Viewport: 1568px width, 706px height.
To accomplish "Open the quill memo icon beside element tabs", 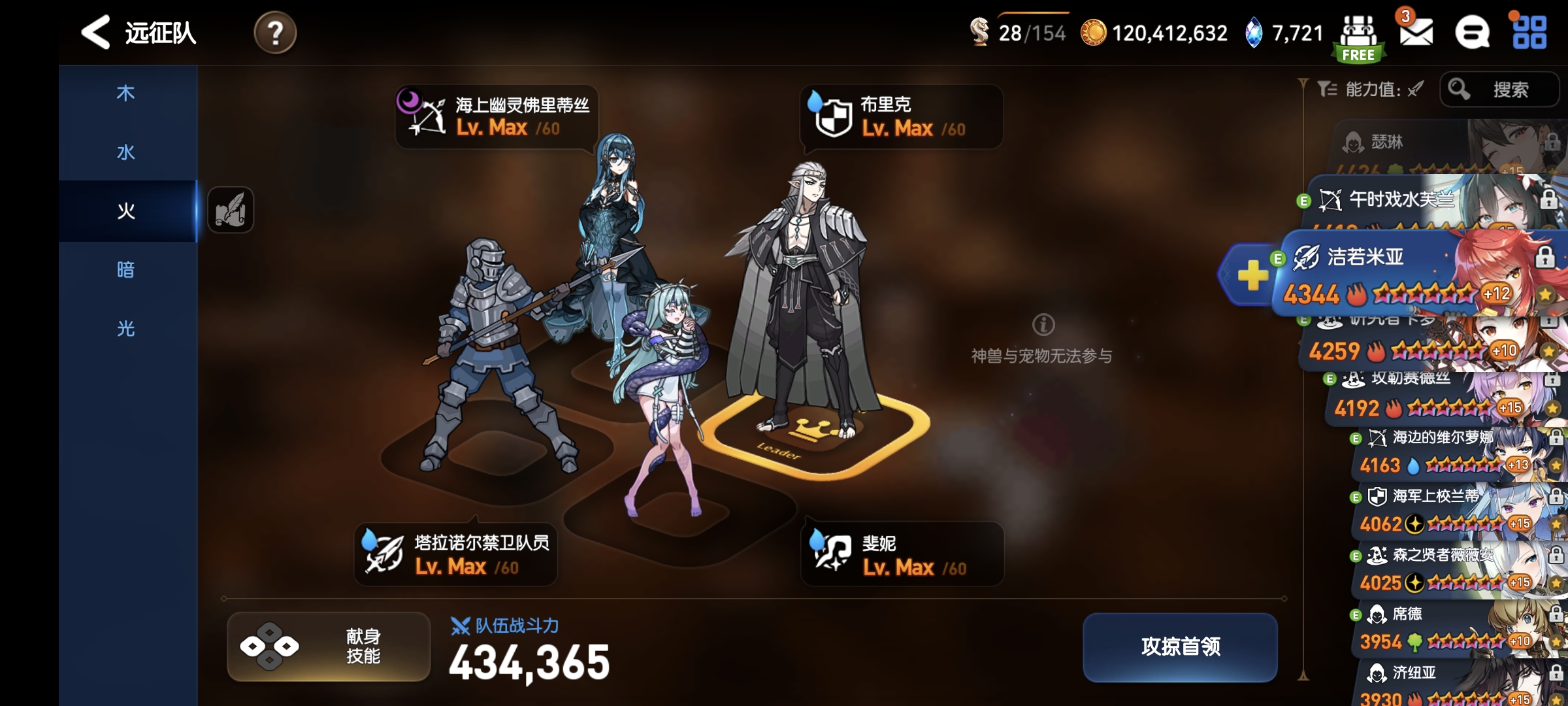I will pyautogui.click(x=230, y=210).
